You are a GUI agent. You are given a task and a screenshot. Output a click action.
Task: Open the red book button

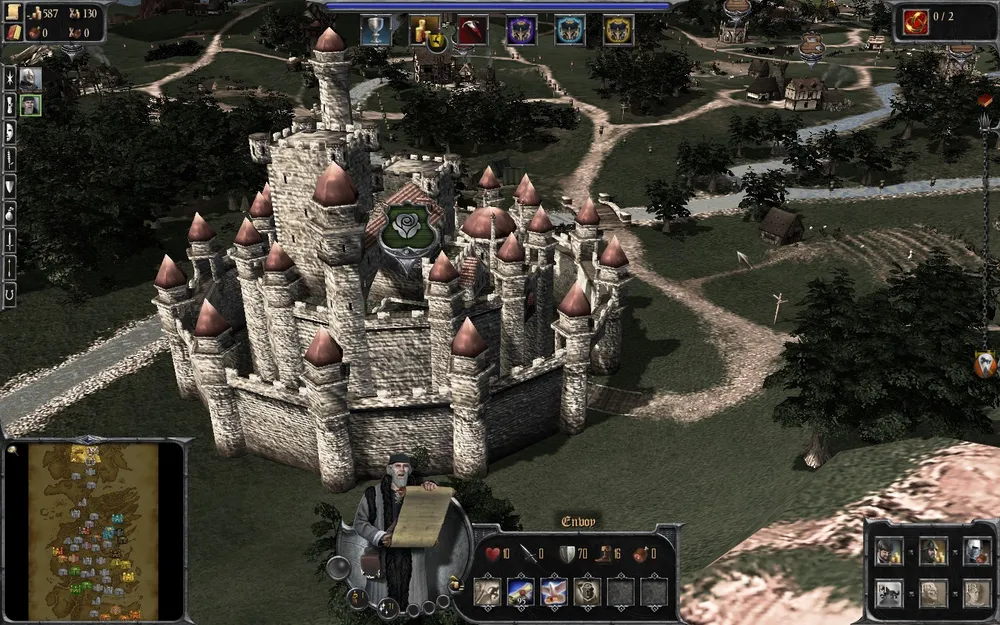(x=13, y=33)
